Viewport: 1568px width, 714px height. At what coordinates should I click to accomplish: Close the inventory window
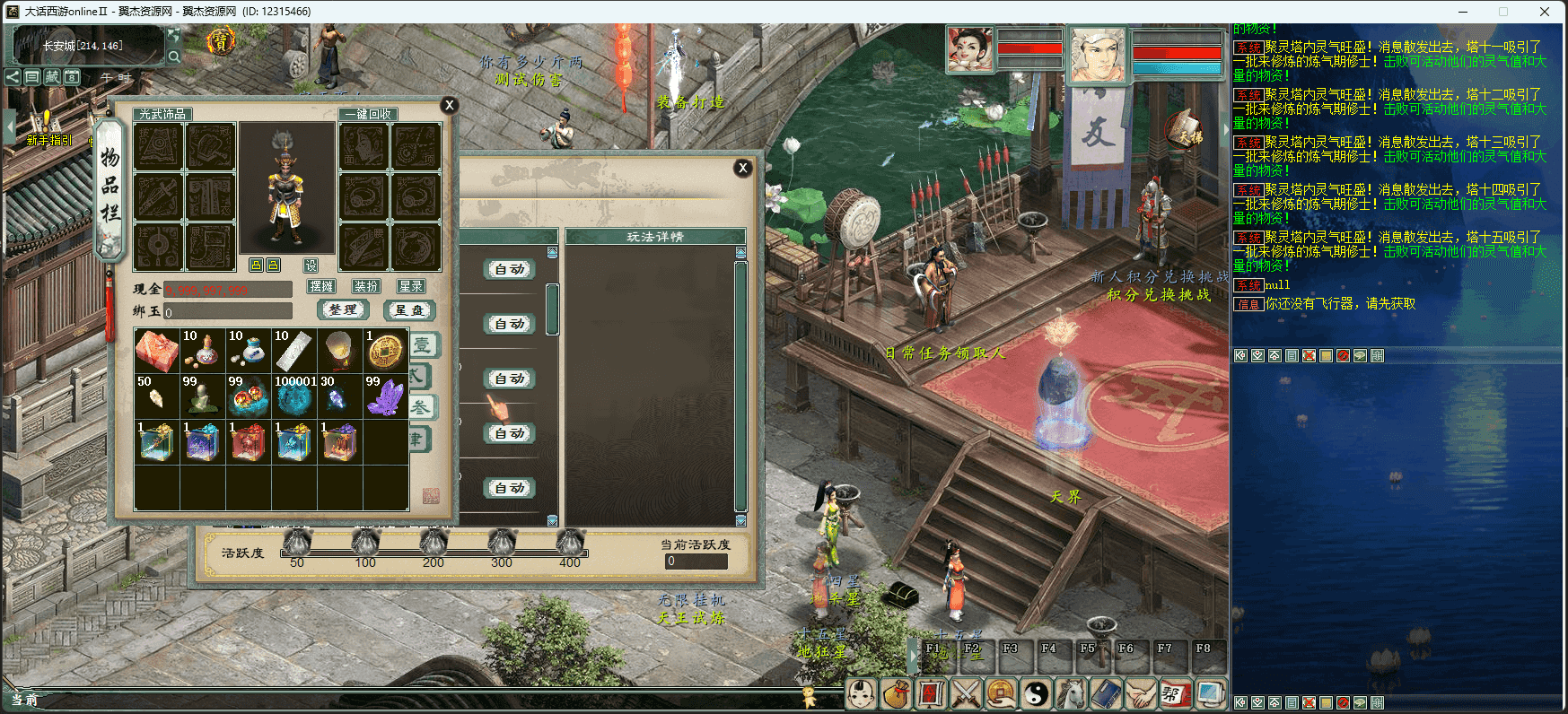click(450, 105)
